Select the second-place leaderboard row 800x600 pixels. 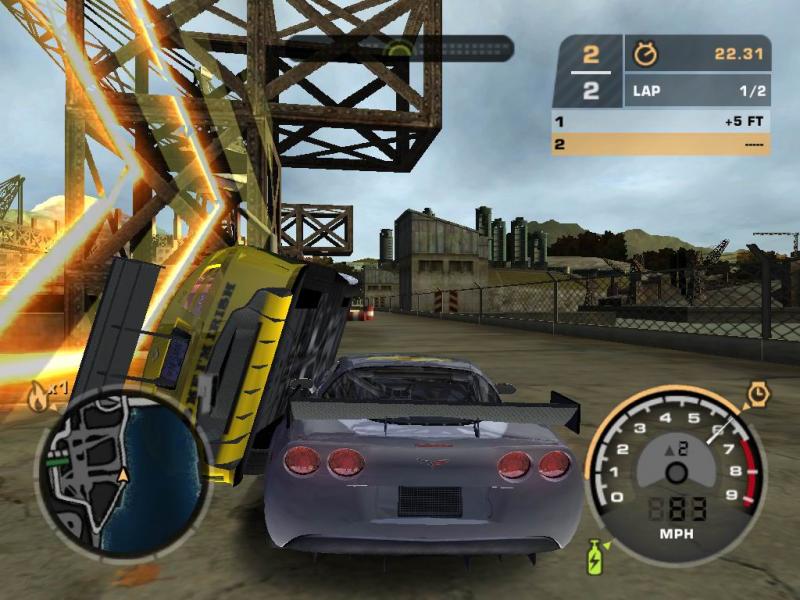661,144
